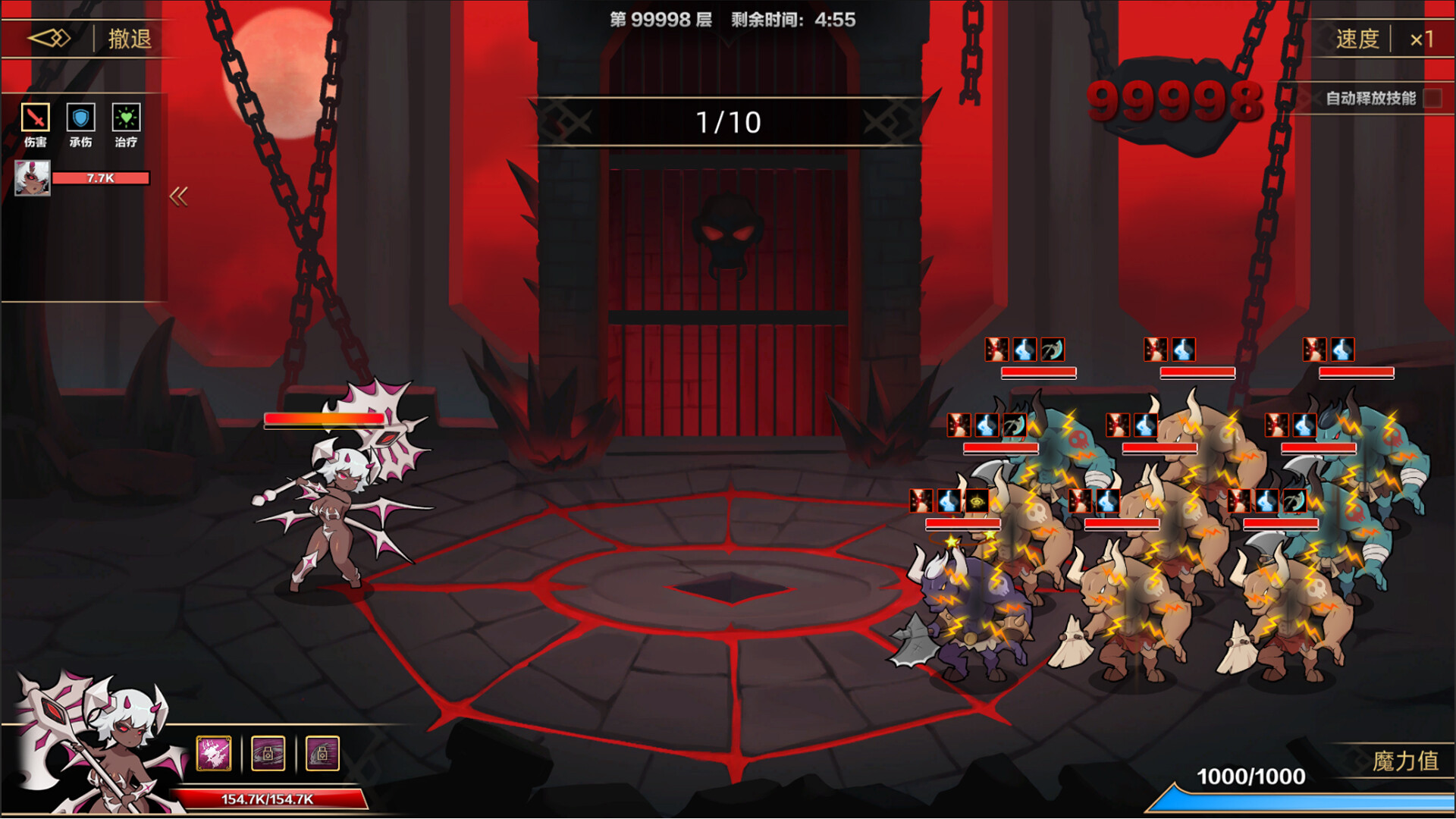Image resolution: width=1456 pixels, height=819 pixels.
Task: Click the 第 99998 层 floor label
Action: coord(660,20)
